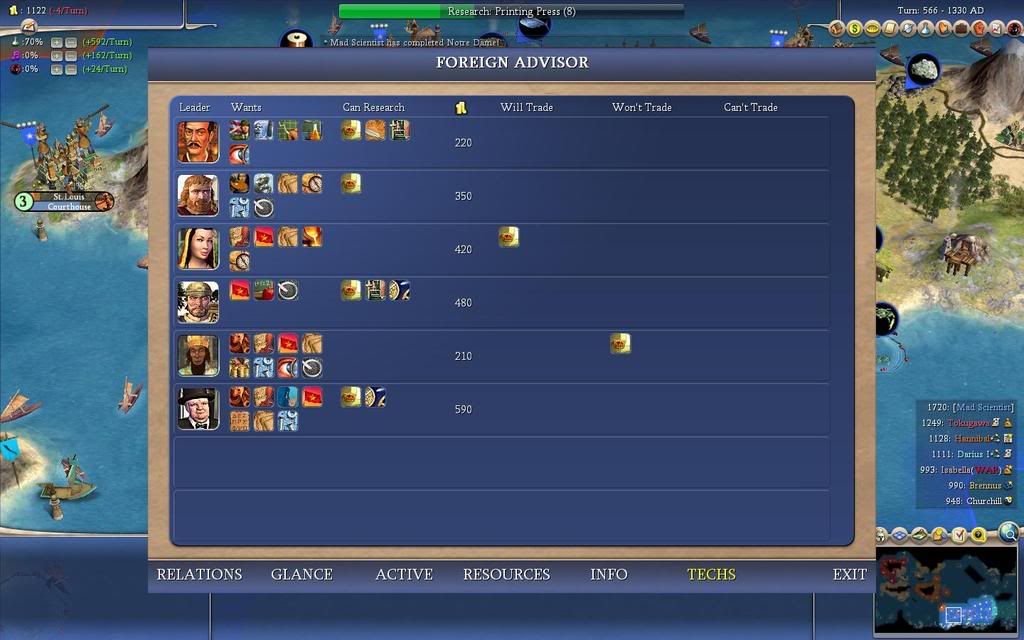Viewport: 1024px width, 640px height.
Task: Click the Printing Press research bar
Action: (511, 11)
